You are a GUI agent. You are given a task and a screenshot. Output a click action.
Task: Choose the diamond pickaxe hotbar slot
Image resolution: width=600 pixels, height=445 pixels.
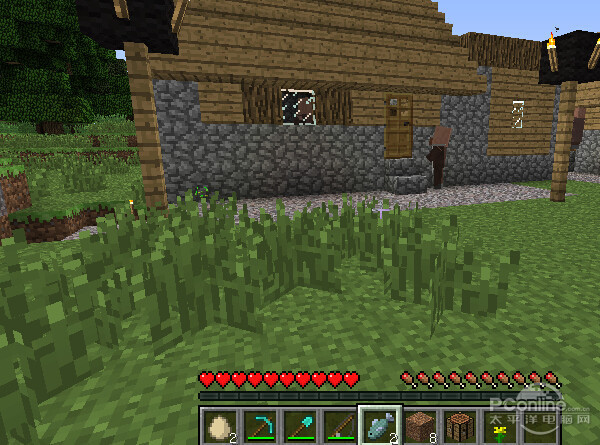tap(261, 426)
